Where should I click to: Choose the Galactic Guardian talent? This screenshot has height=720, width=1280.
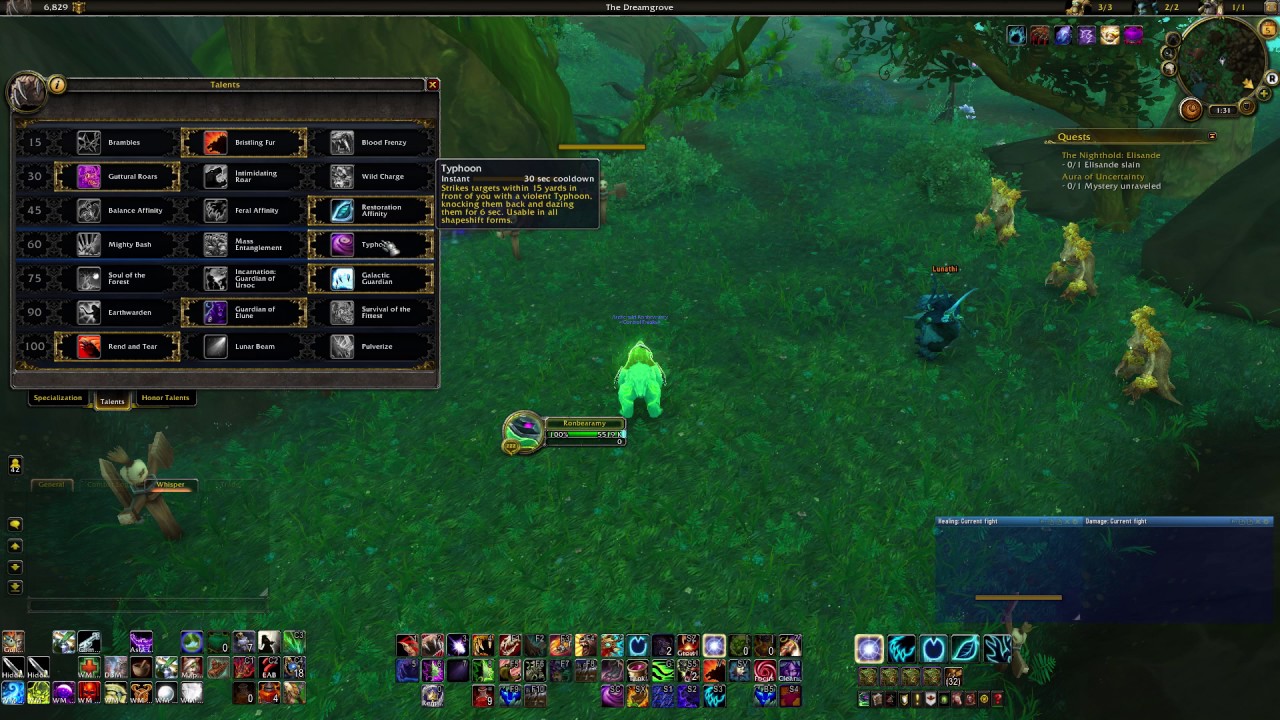coord(371,279)
